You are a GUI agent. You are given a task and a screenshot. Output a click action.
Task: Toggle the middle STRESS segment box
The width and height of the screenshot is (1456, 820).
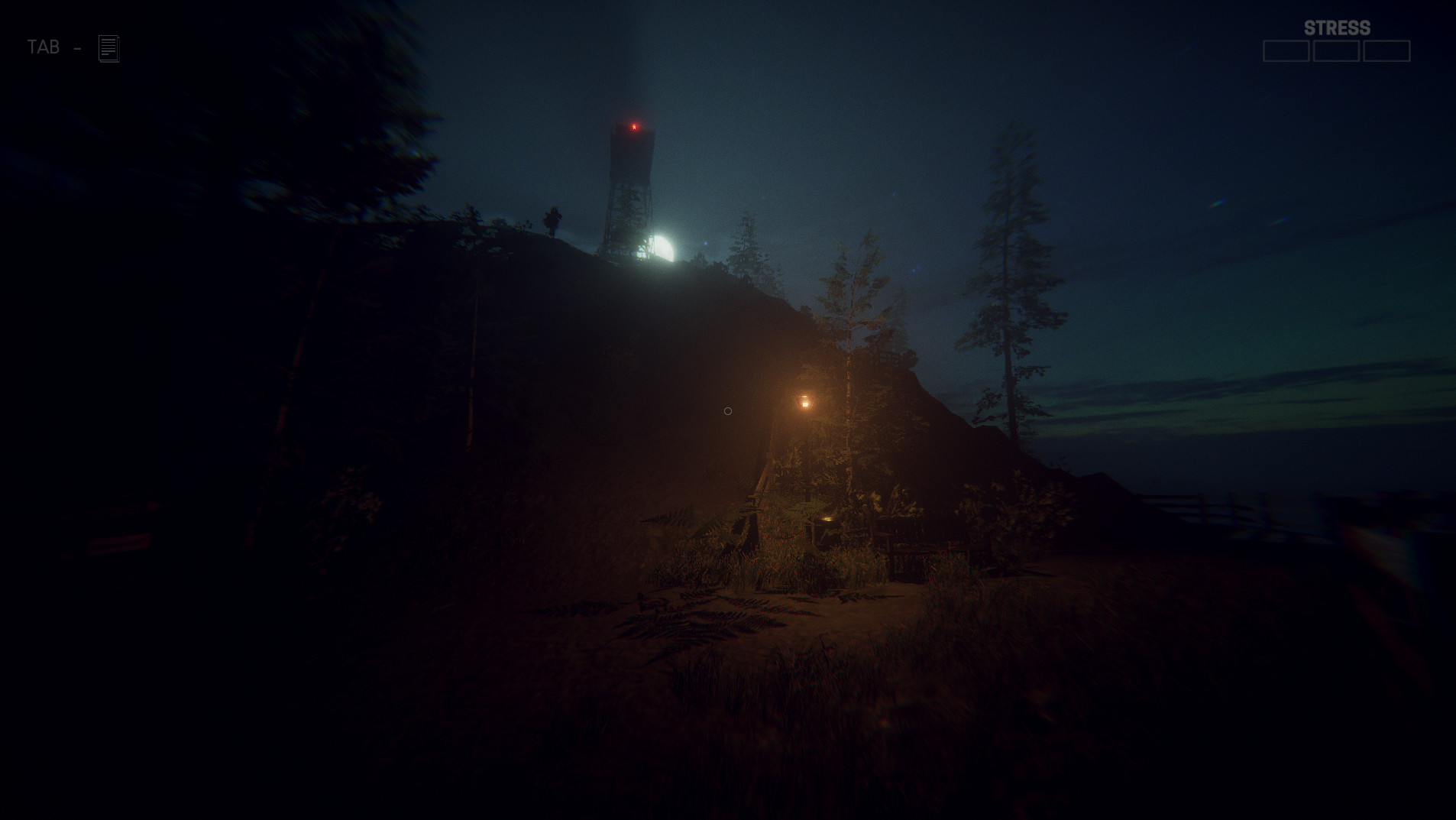tap(1335, 51)
